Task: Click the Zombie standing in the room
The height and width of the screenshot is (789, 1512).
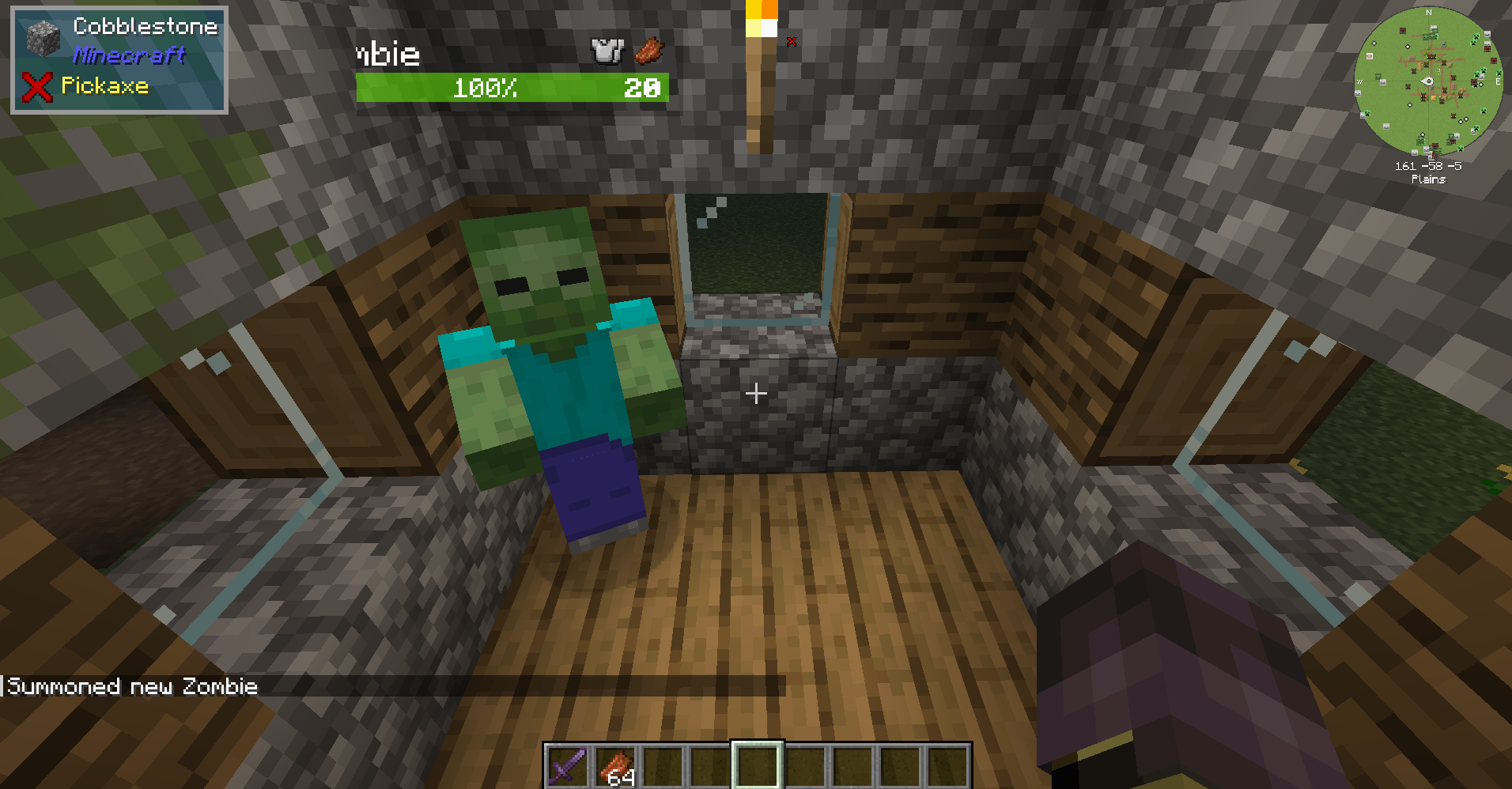Action: coord(554,372)
